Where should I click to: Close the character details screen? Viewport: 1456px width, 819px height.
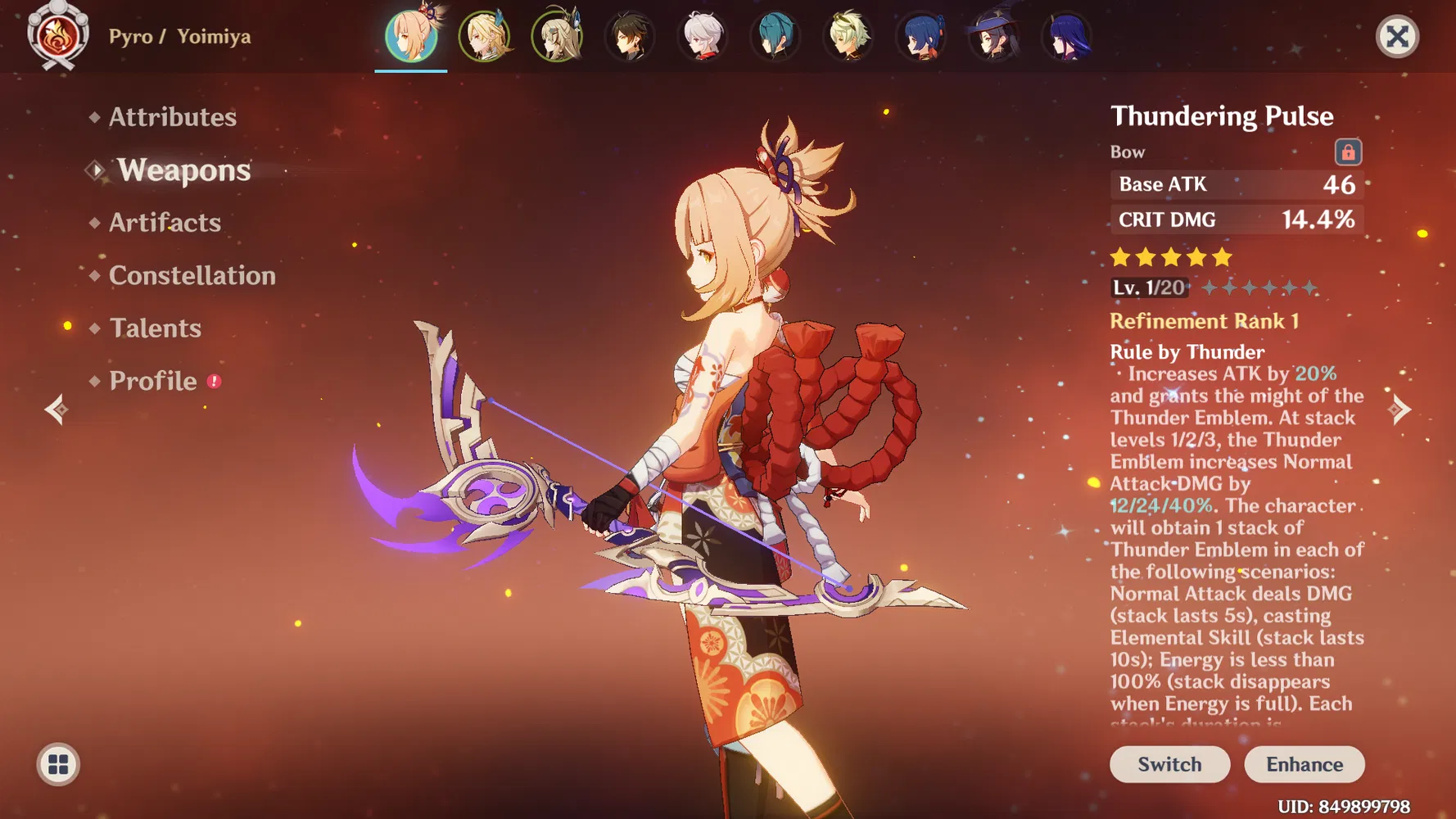[1397, 36]
